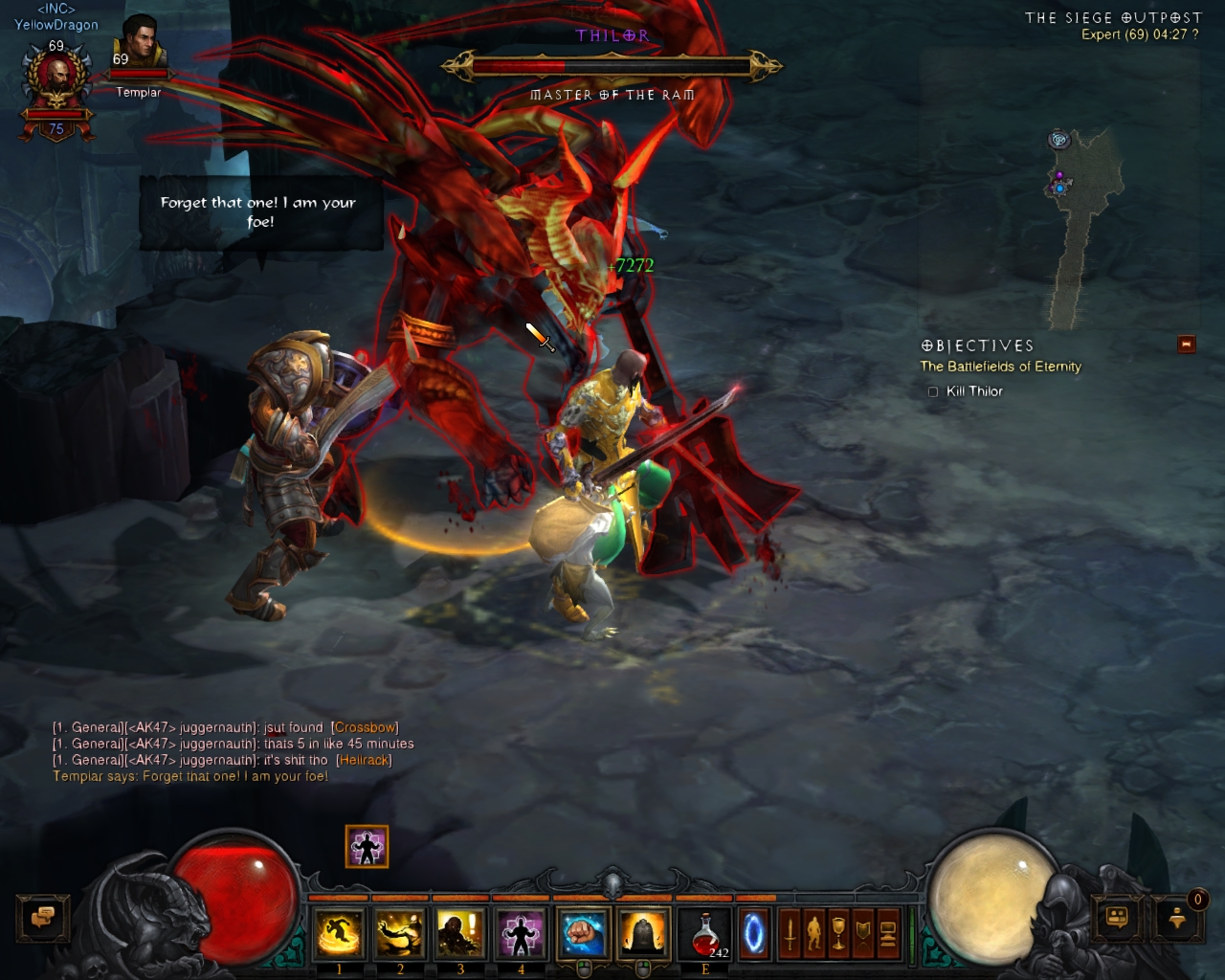
Task: Select the blue fist primary attack skill
Action: point(583,933)
